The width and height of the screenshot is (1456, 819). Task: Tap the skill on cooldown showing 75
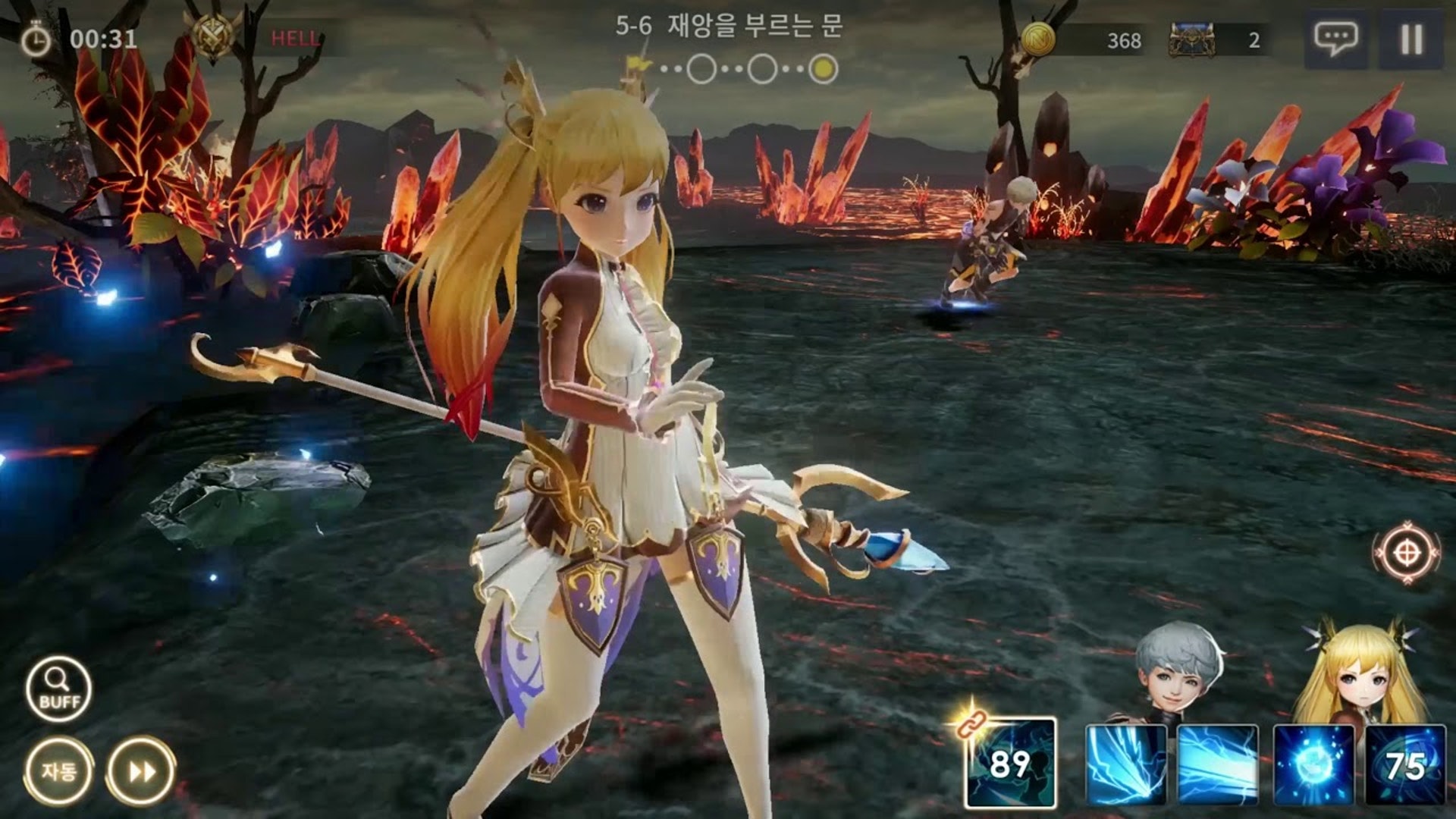click(x=1404, y=764)
